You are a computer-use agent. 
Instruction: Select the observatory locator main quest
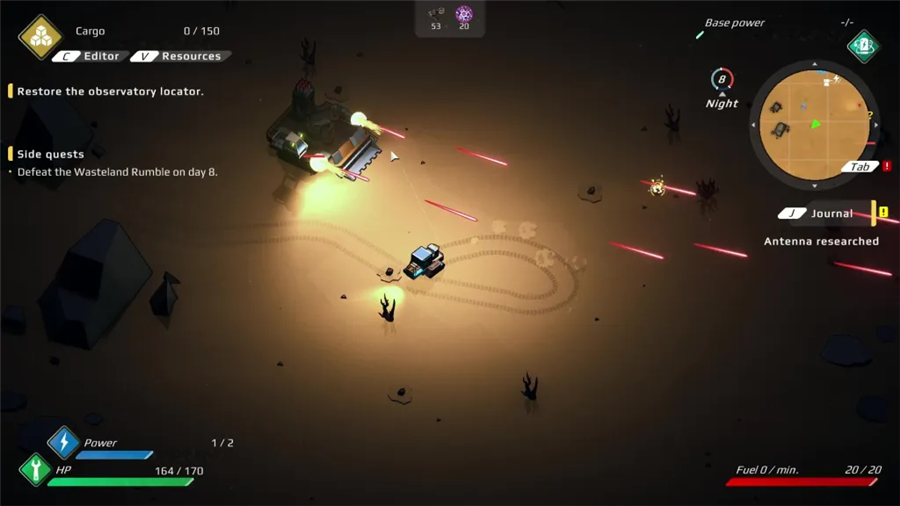coord(110,92)
